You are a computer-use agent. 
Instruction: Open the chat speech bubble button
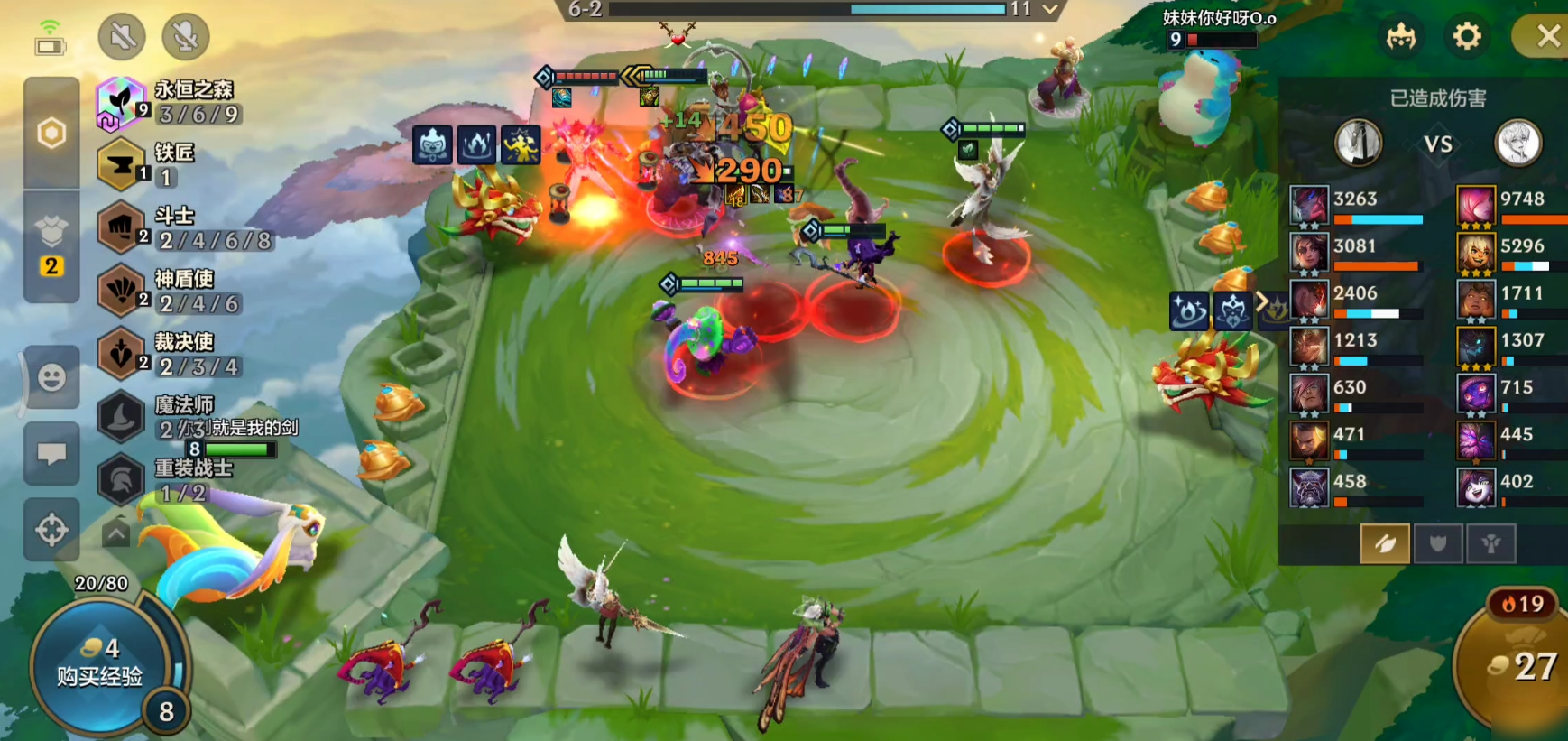(x=51, y=453)
